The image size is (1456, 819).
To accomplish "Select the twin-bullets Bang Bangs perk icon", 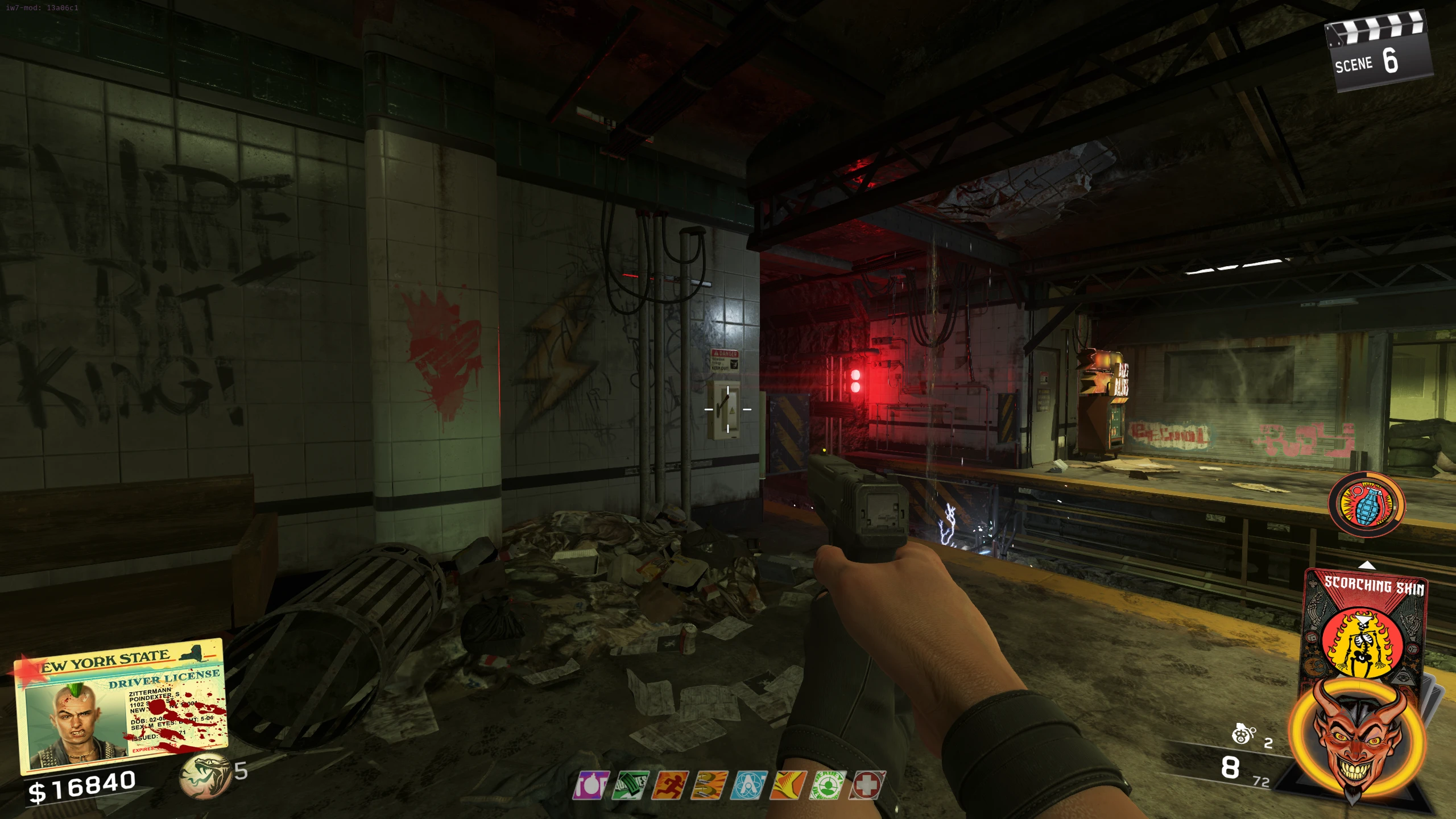I will pos(709,785).
